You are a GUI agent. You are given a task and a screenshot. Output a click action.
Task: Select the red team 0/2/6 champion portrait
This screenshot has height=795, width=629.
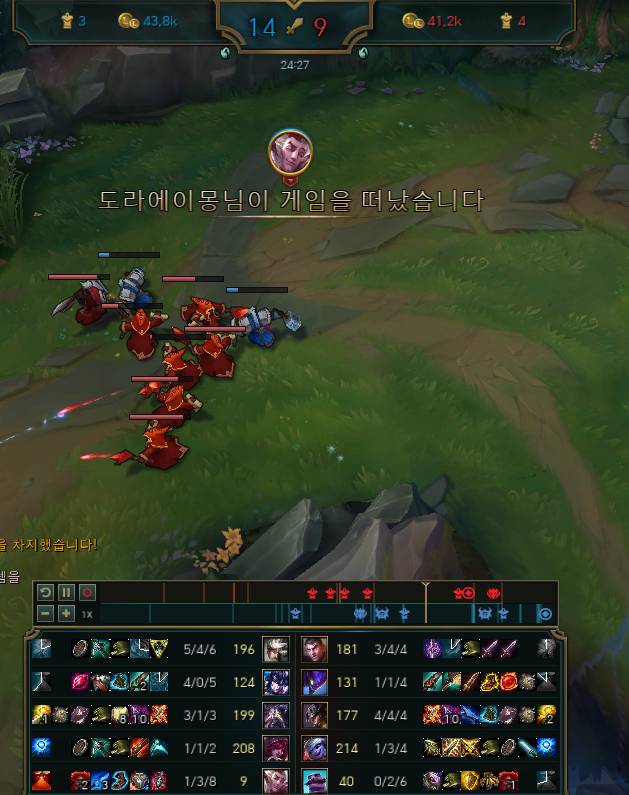tap(315, 780)
